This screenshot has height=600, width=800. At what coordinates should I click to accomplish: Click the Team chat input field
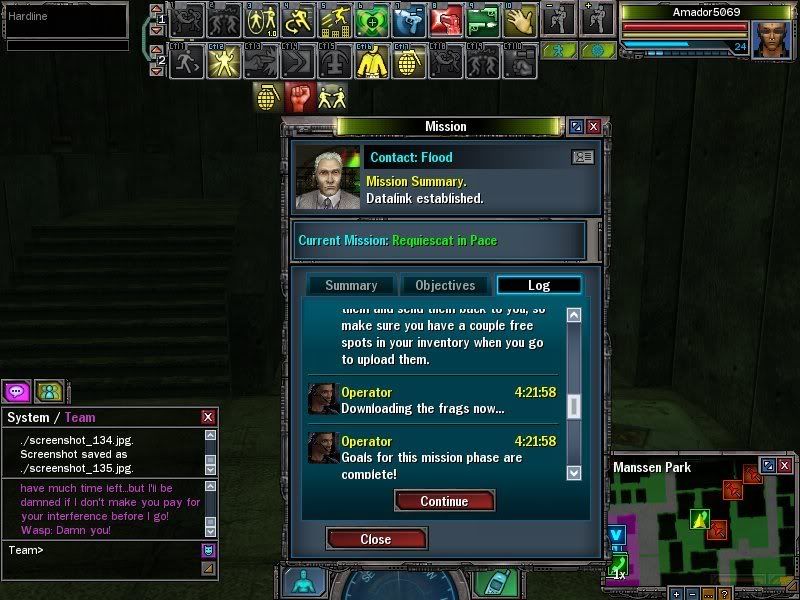click(100, 550)
